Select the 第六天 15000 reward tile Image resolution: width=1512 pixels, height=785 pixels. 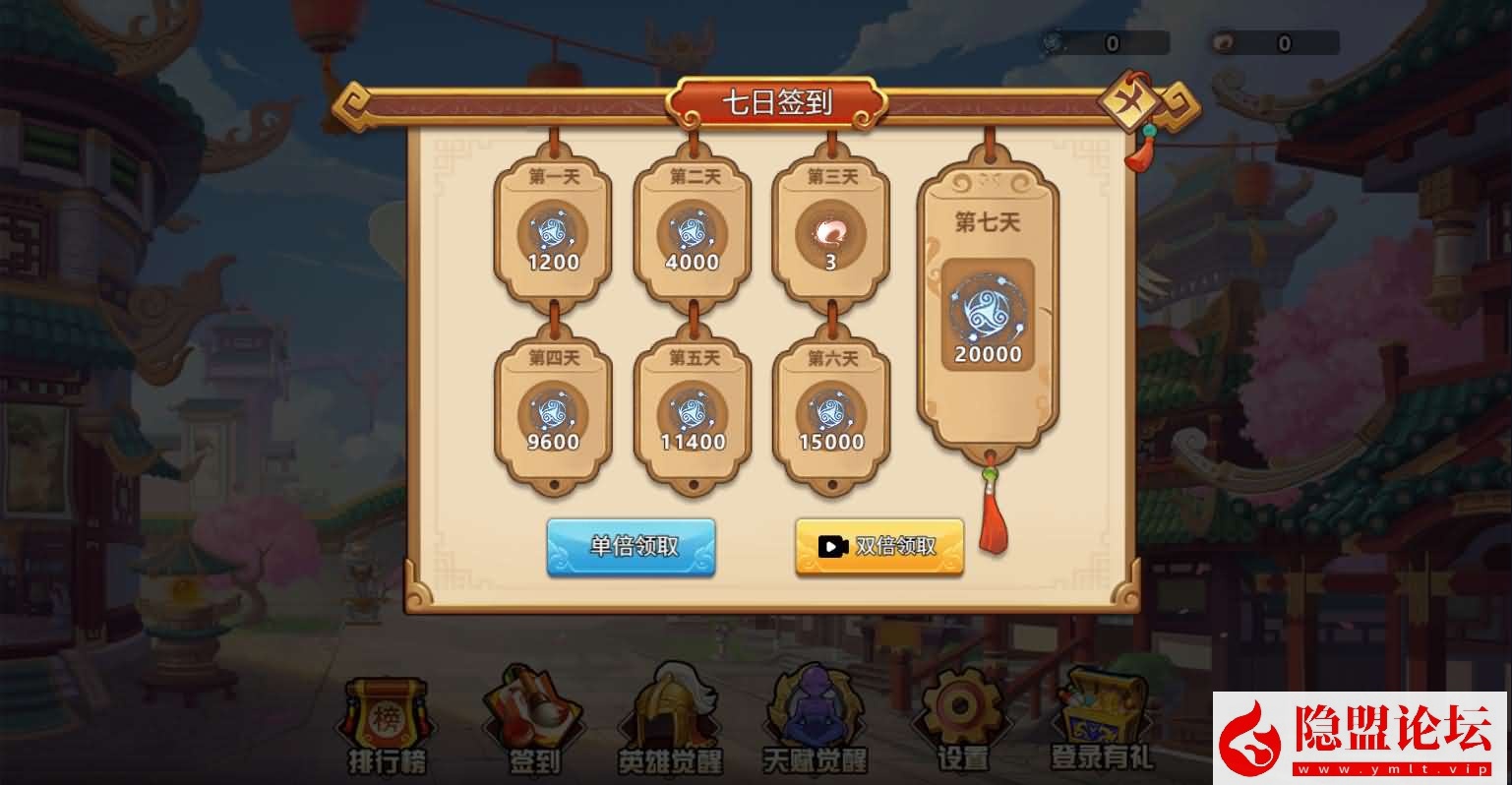click(830, 415)
